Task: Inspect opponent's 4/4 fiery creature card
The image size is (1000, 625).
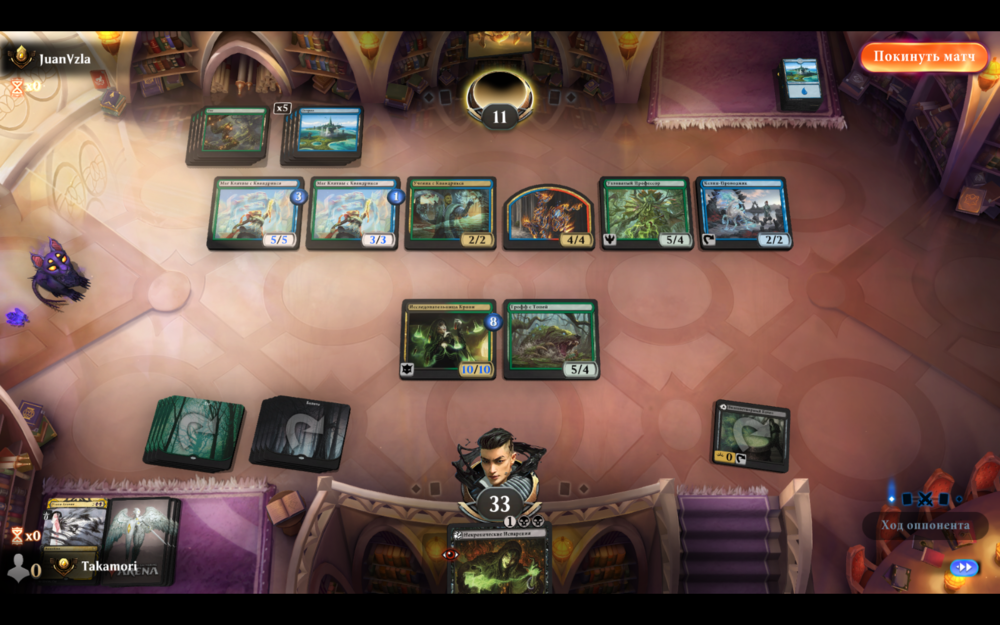Action: click(x=547, y=214)
